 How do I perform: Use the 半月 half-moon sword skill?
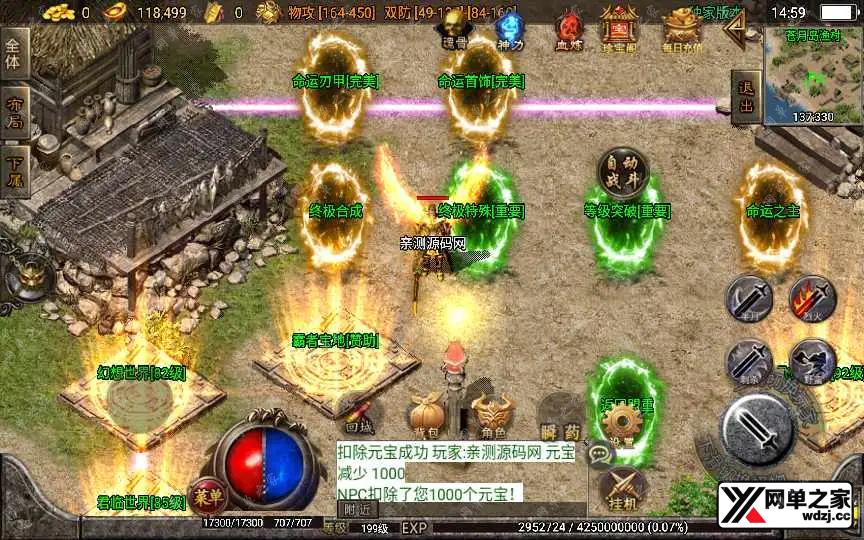(749, 300)
